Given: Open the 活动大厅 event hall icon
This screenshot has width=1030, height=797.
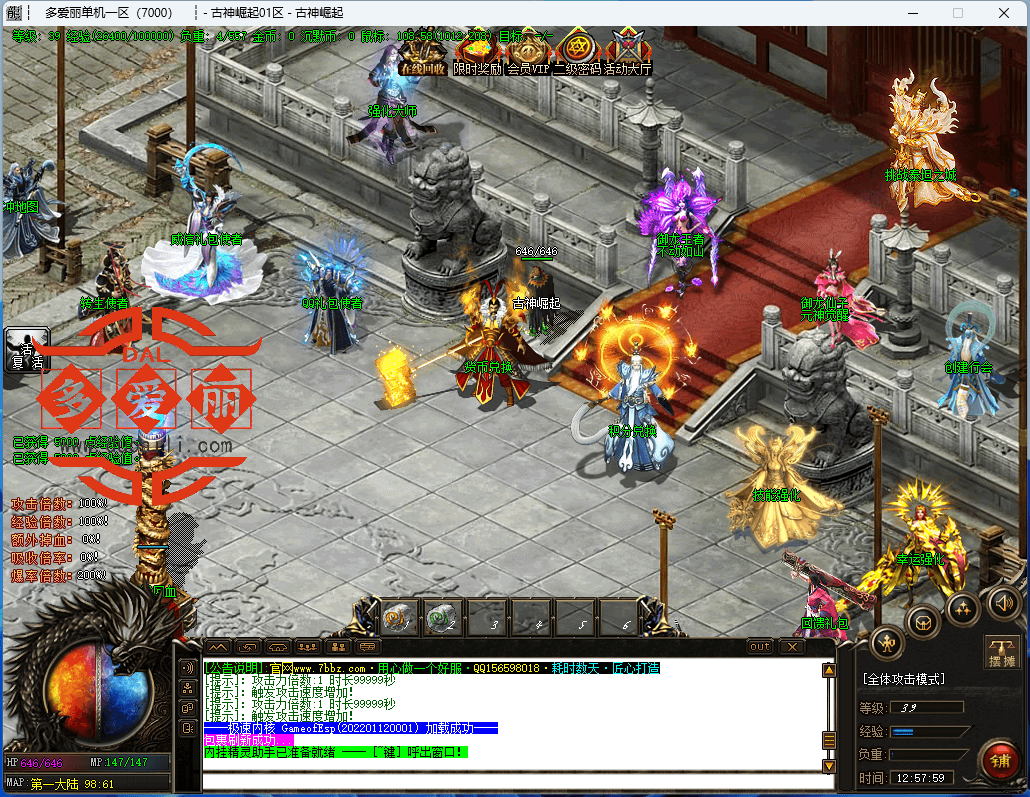Looking at the screenshot, I should point(628,53).
